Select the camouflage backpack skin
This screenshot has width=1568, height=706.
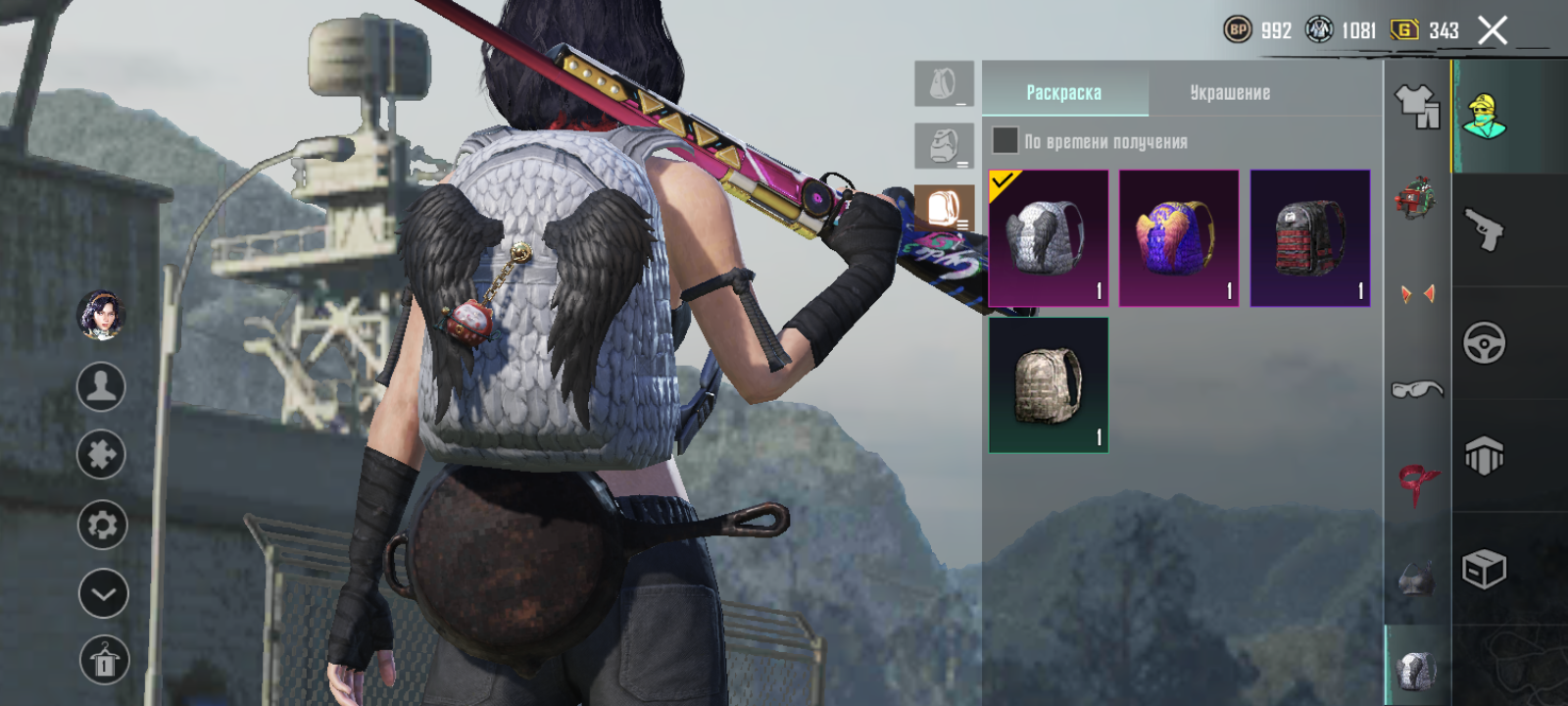(x=1048, y=385)
